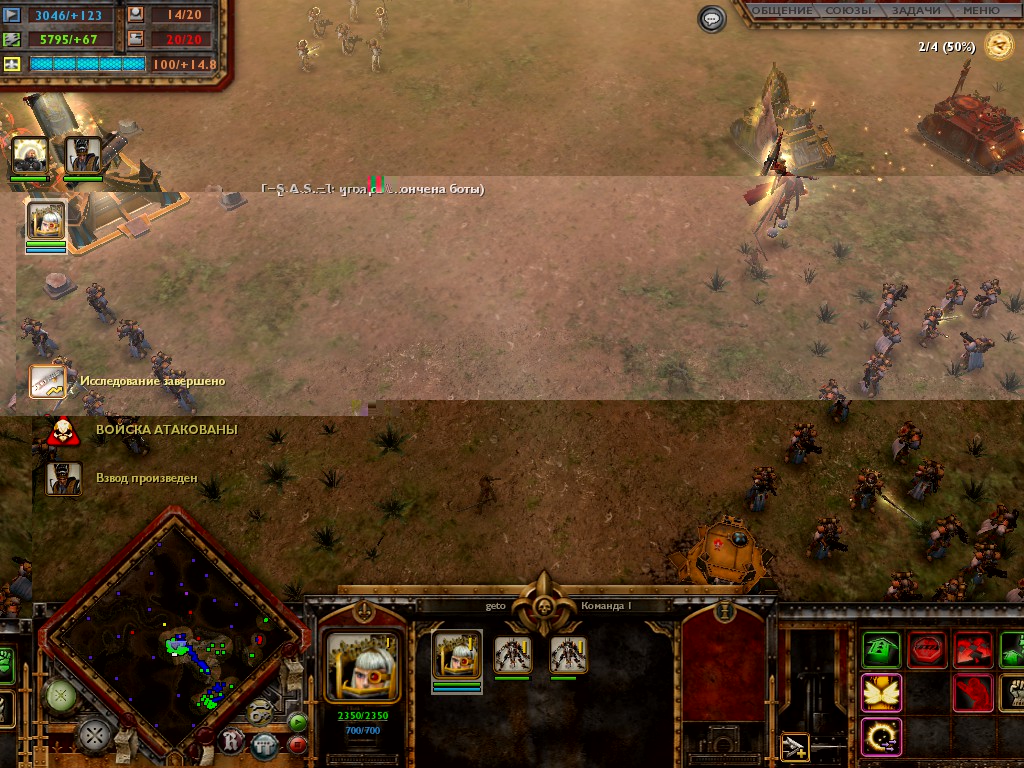Click the speech bubble chat icon

[x=712, y=19]
